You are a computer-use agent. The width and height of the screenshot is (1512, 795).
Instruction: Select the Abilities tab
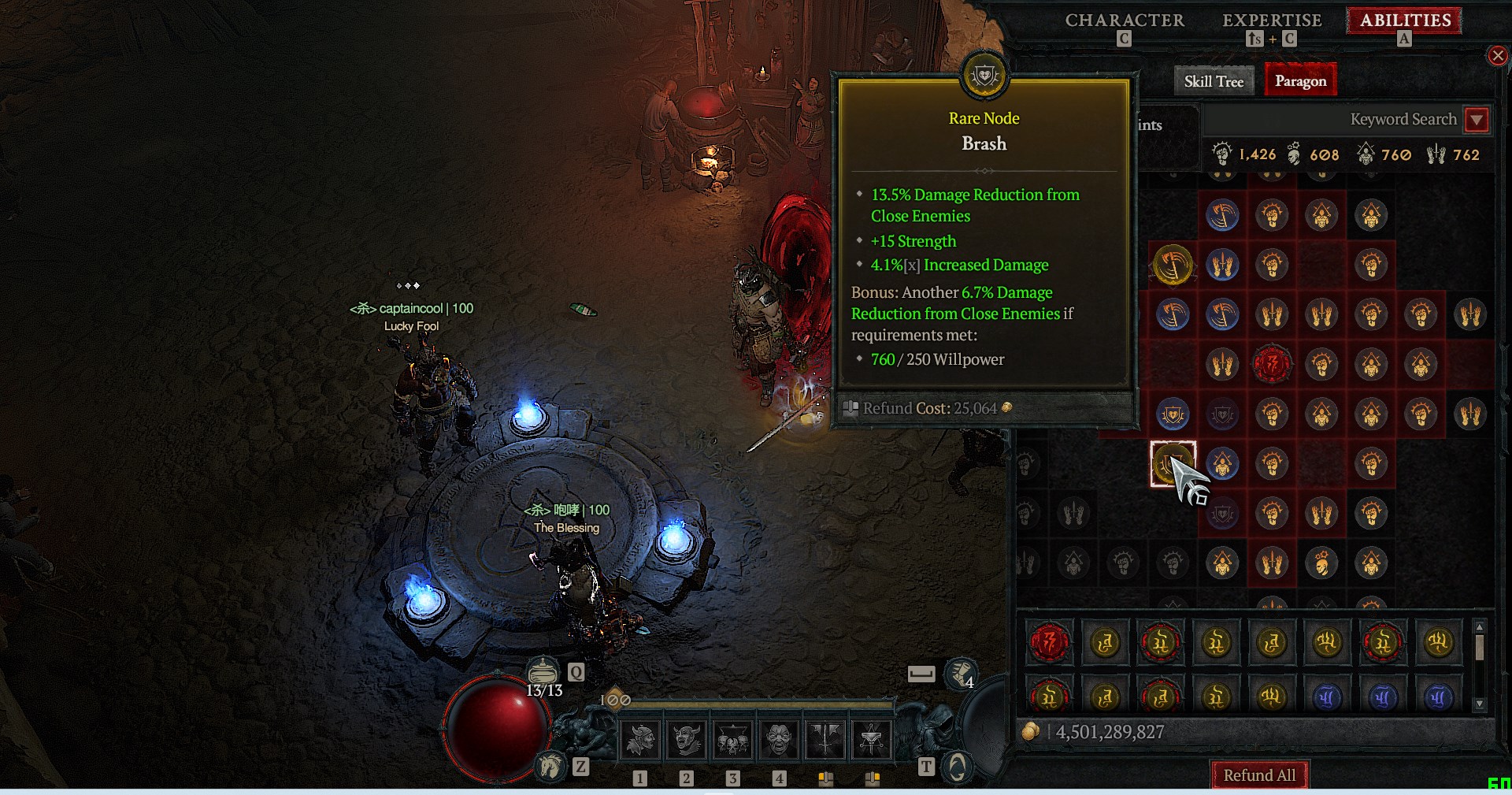coord(1405,20)
